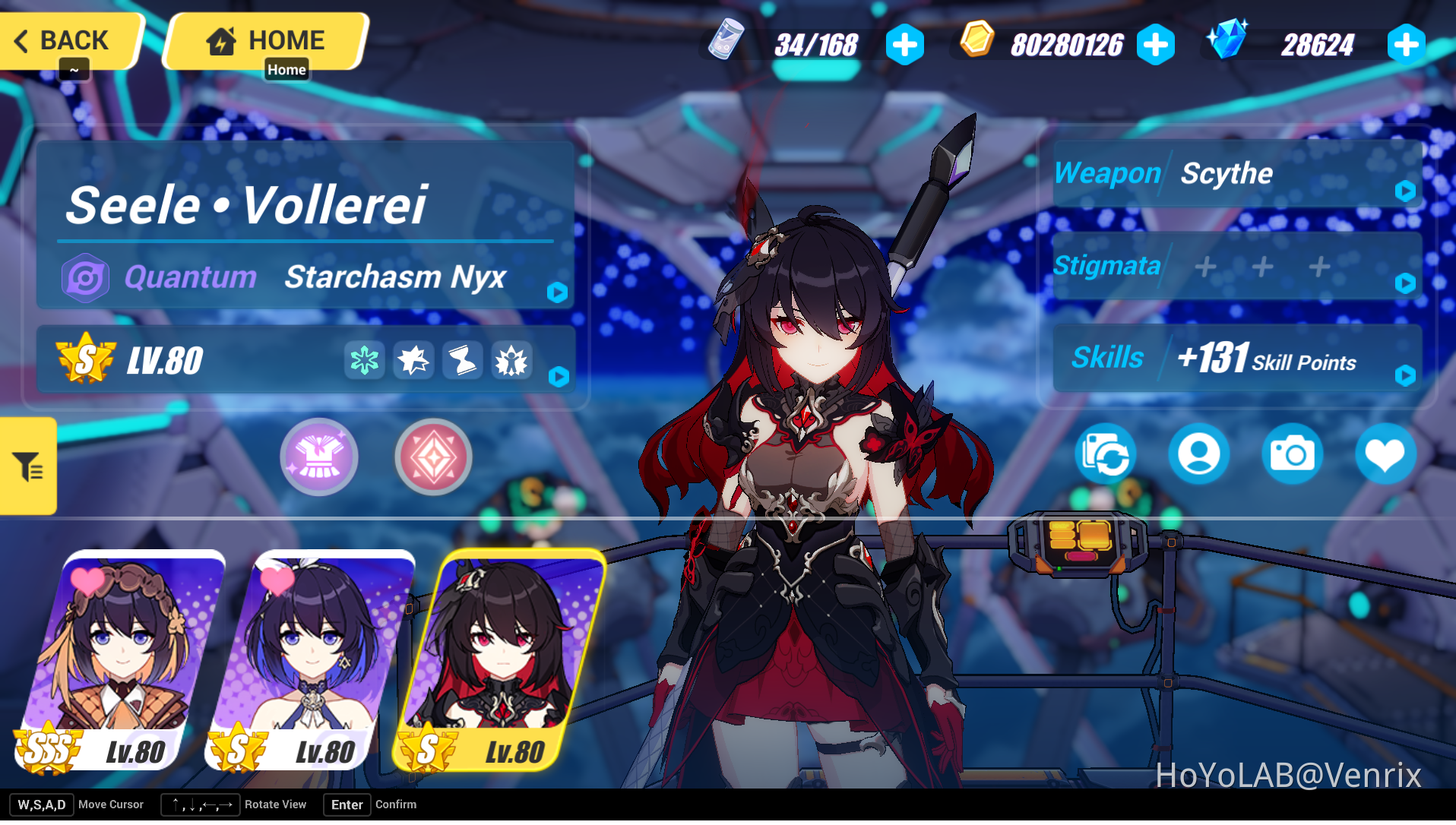Select the snowflake skill icon next to LV.80

coord(364,360)
